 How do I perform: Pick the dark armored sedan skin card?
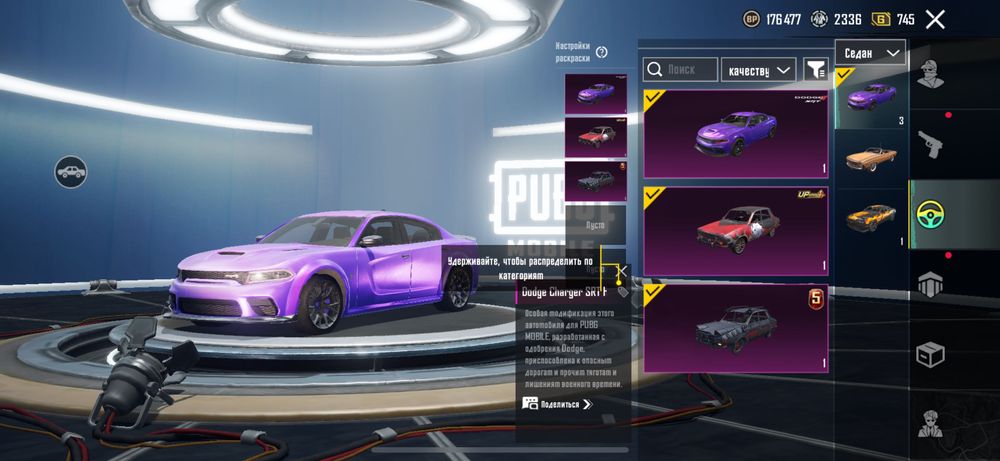[736, 328]
